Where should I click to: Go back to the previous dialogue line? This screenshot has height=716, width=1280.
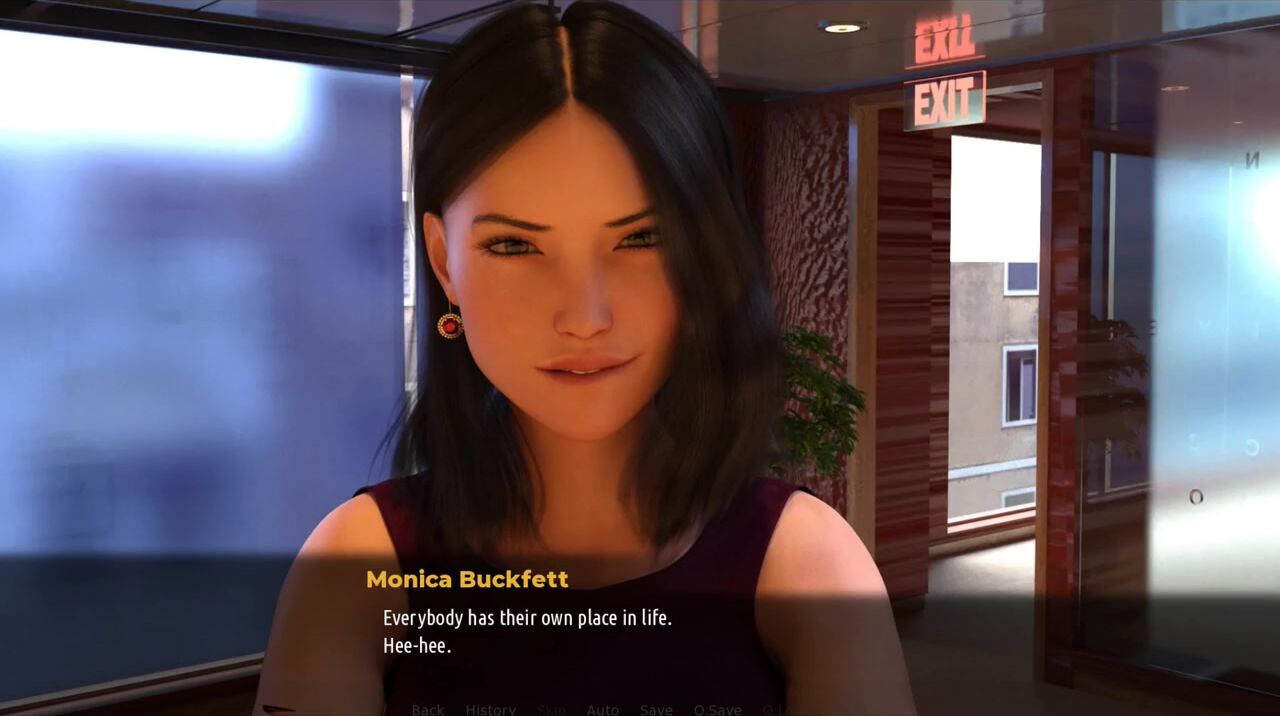pos(427,709)
